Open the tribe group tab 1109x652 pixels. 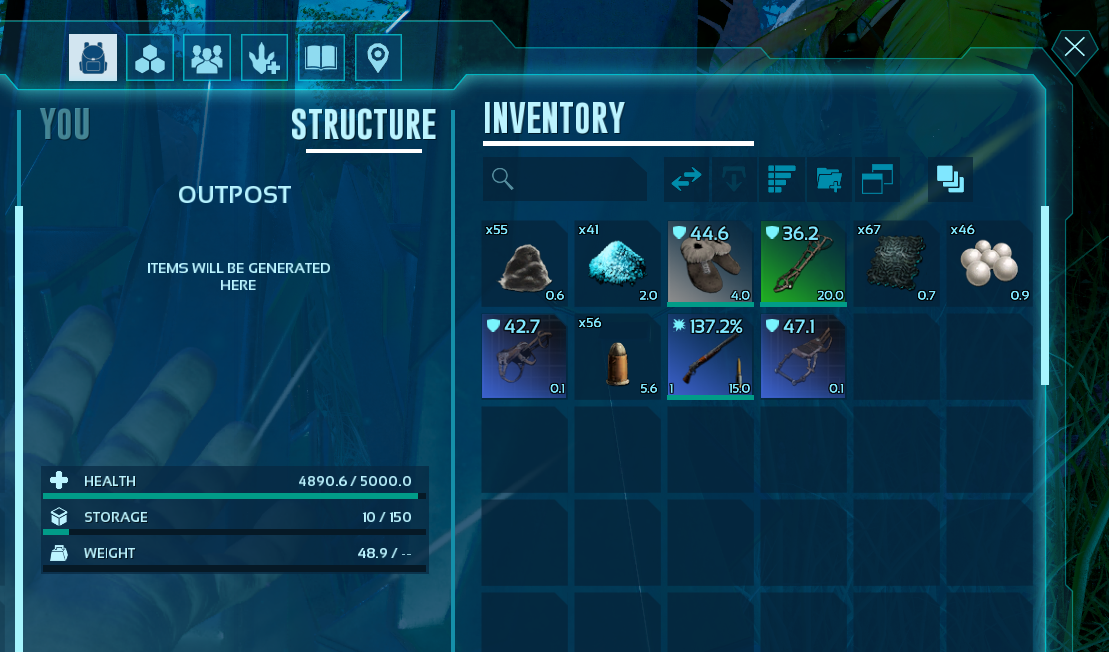[207, 58]
